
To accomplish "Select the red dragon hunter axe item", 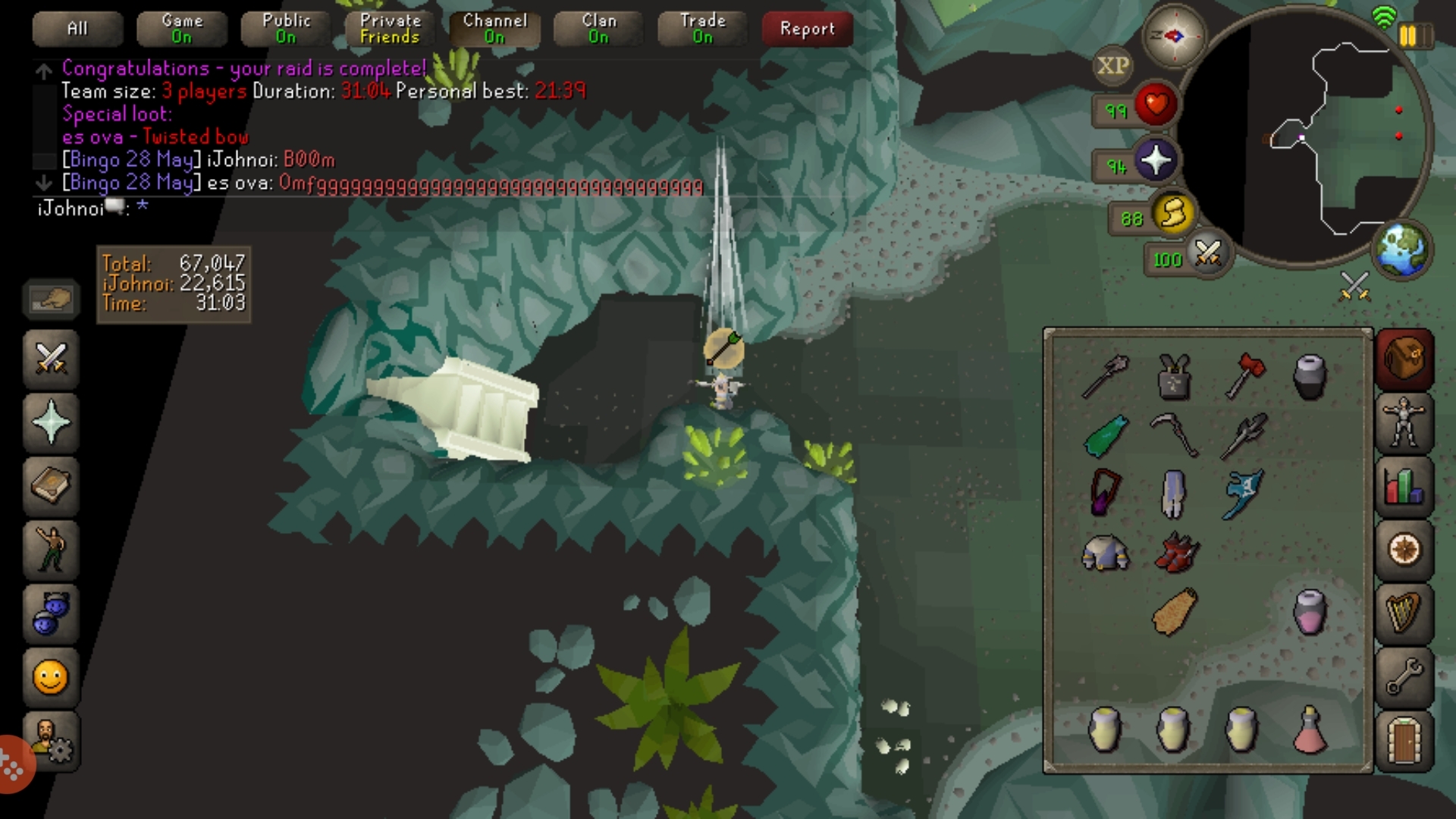I will pos(1244,375).
